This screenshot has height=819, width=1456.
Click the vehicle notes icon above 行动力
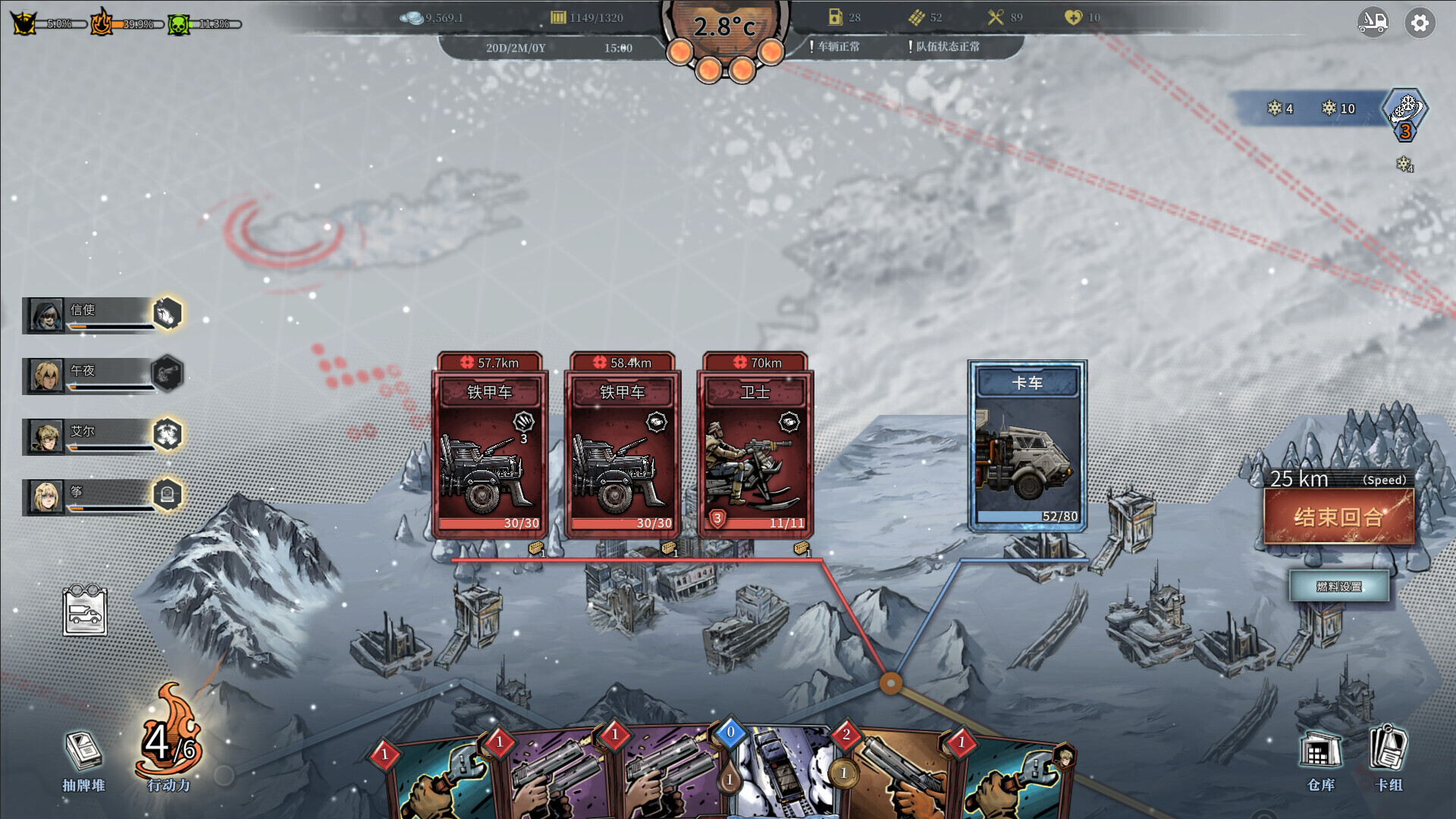[86, 612]
